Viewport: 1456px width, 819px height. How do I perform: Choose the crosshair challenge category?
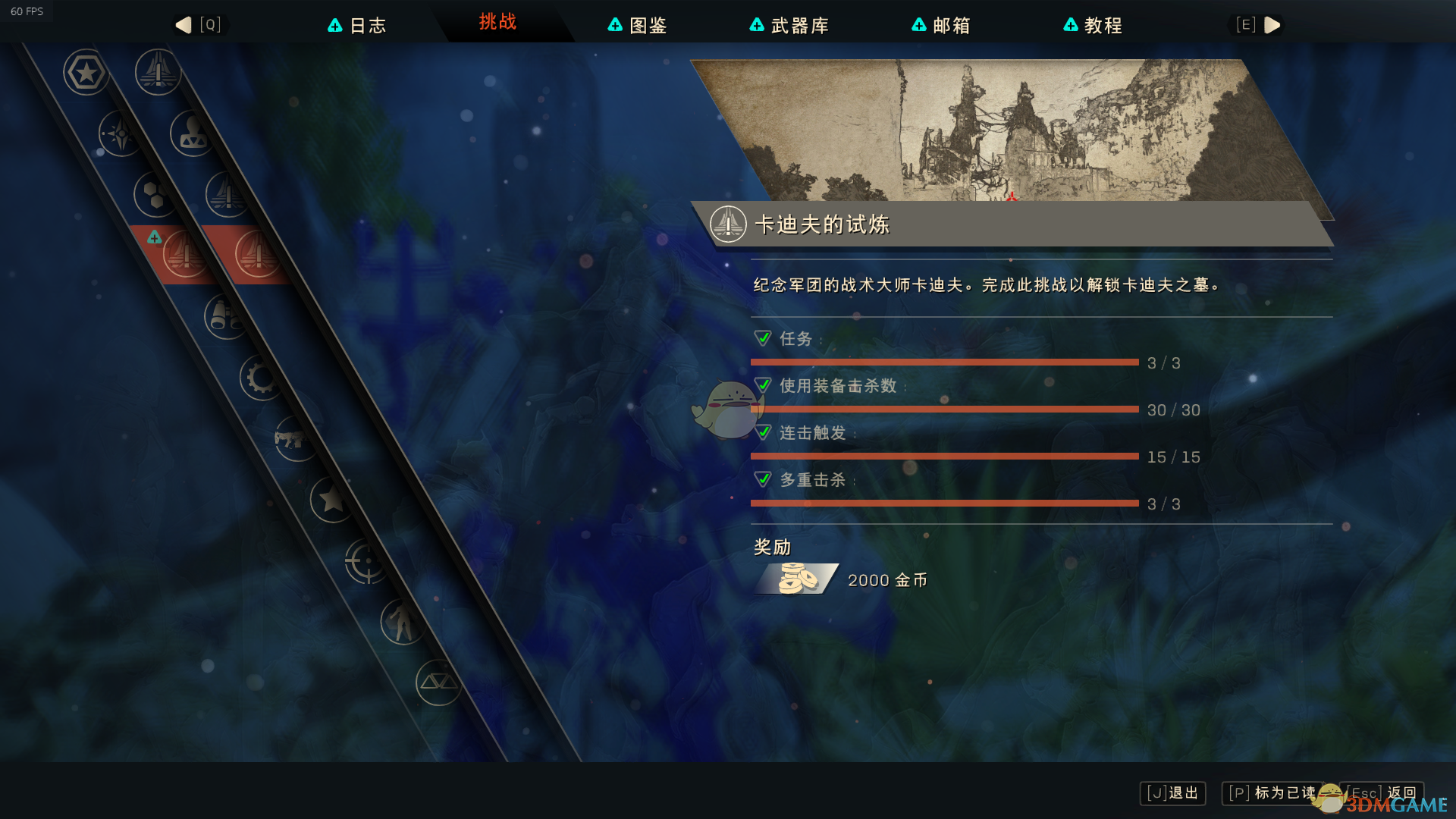367,560
